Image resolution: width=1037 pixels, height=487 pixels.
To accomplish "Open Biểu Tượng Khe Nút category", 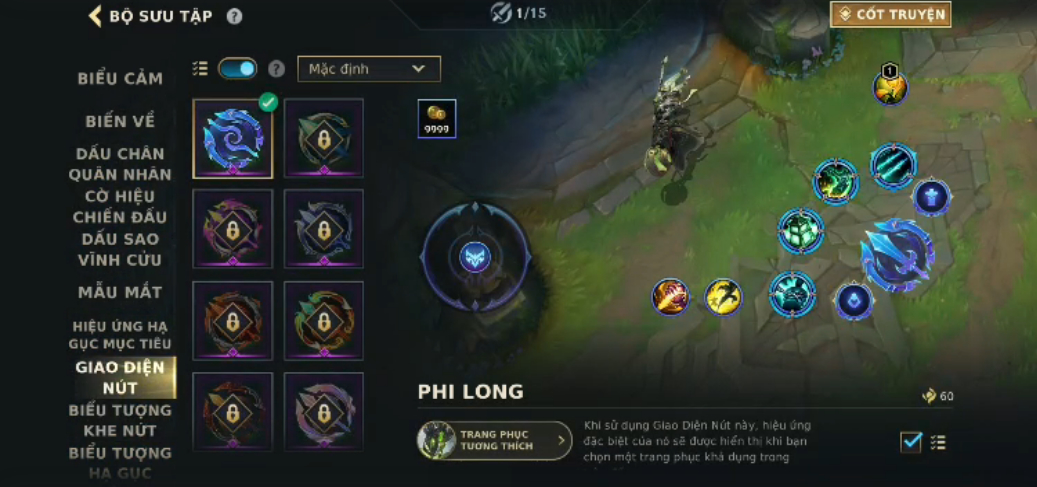I will coord(120,420).
